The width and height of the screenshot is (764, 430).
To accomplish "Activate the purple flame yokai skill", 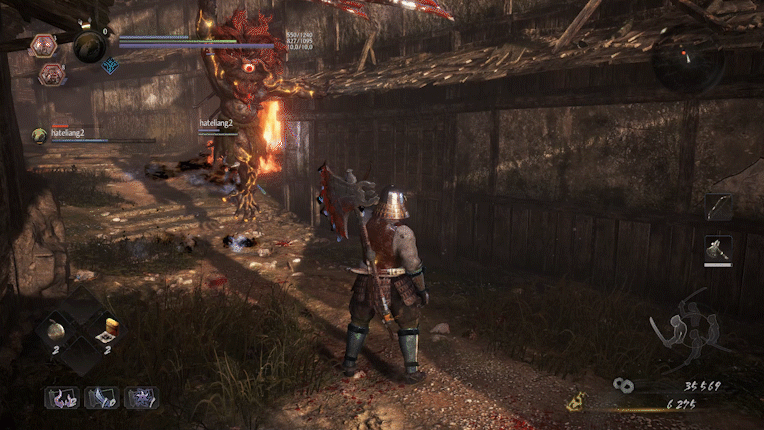I will click(x=61, y=398).
